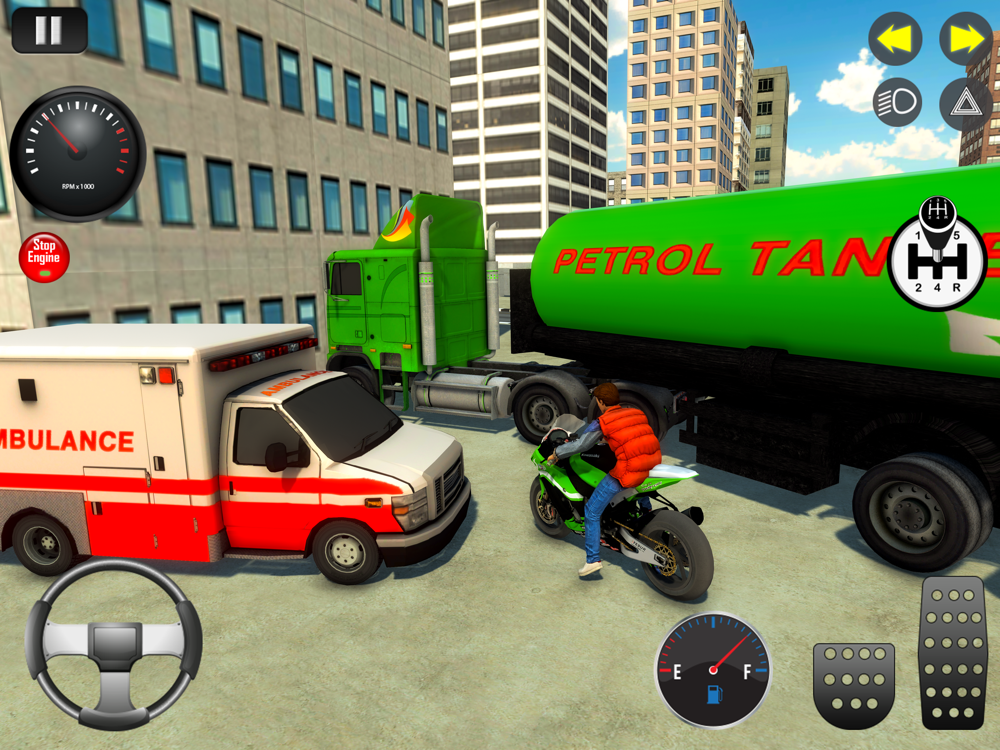This screenshot has height=750, width=1000.
Task: Pause the game with the pause button
Action: pyautogui.click(x=49, y=30)
